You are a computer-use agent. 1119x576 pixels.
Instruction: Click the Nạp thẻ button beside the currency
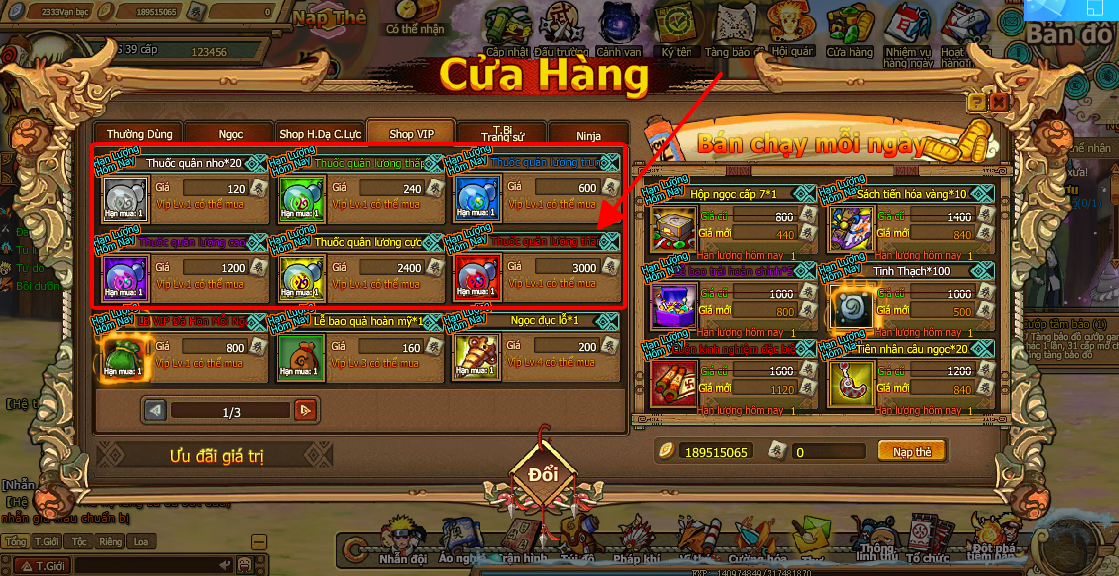[911, 452]
